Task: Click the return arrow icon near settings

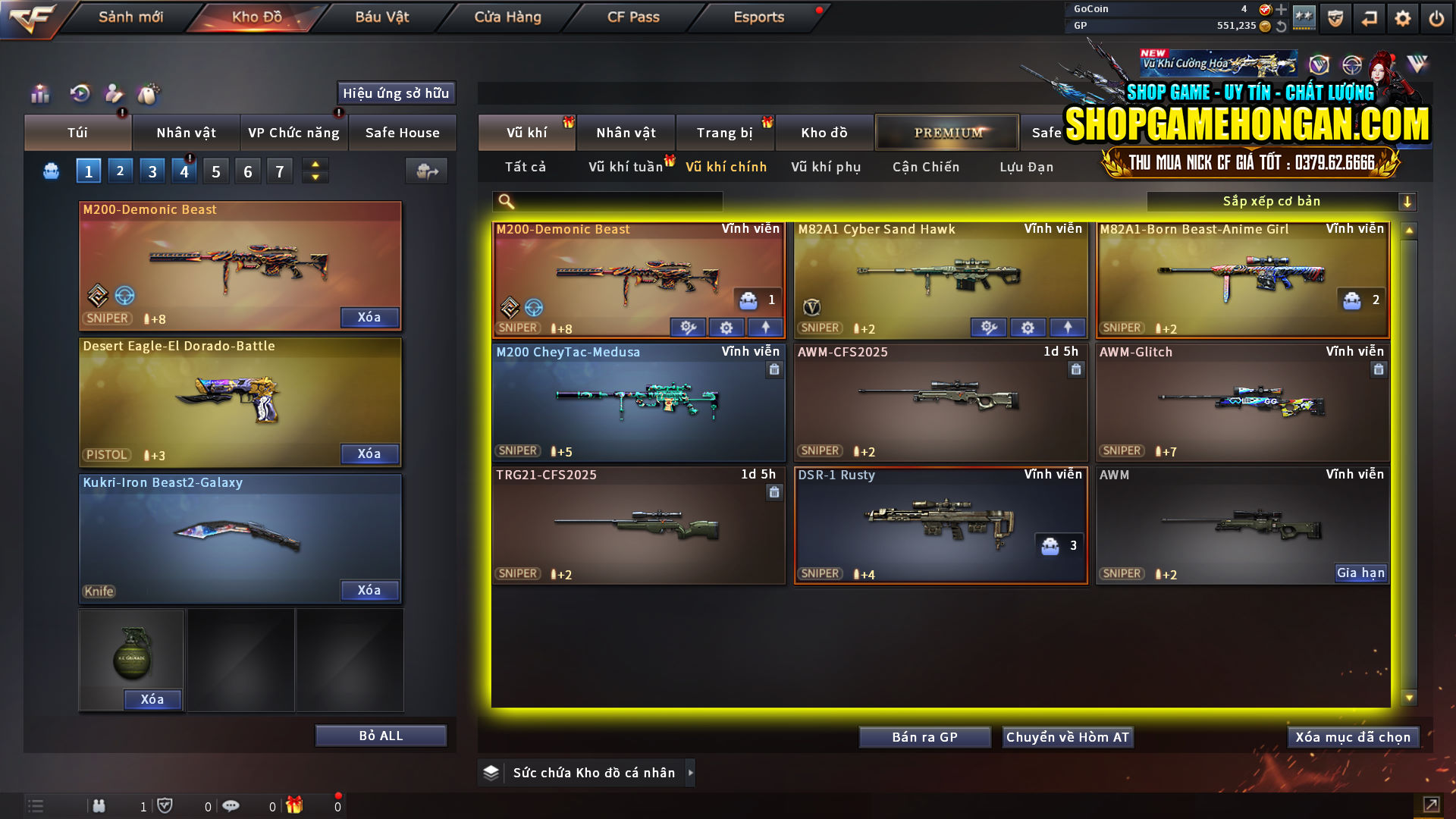Action: pyautogui.click(x=1369, y=17)
